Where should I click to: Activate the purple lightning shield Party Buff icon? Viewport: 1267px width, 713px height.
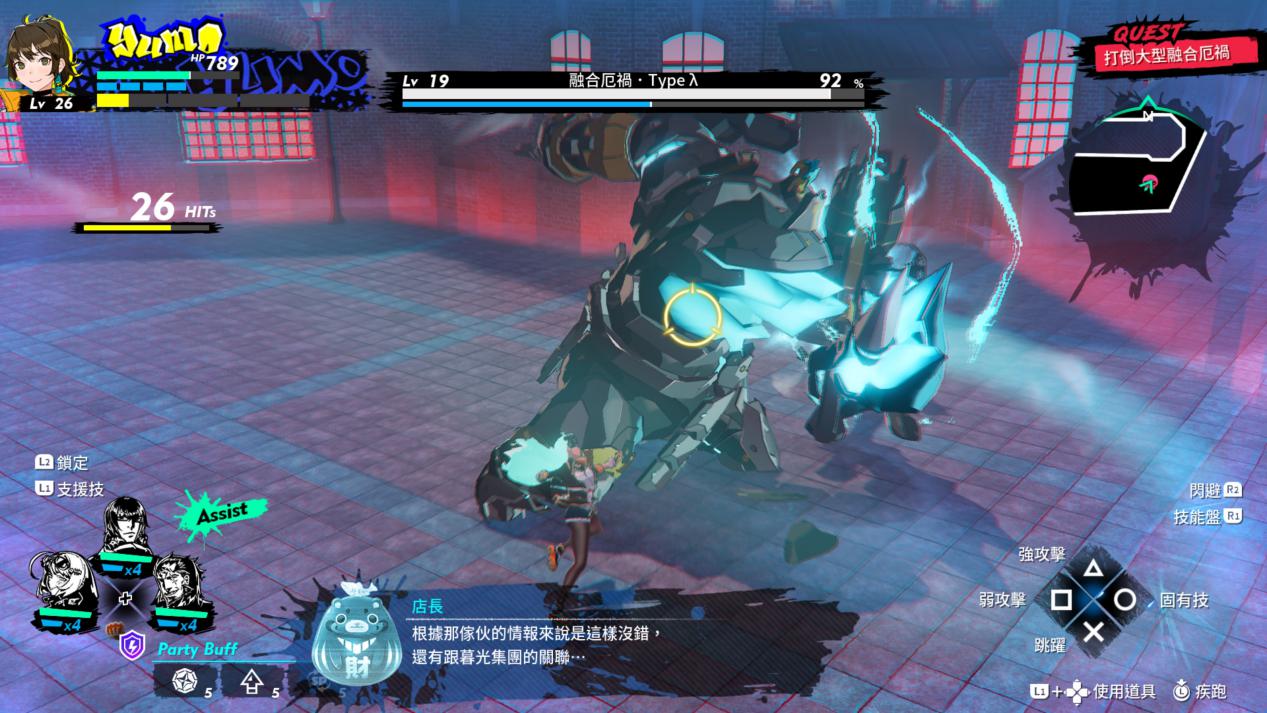click(x=131, y=645)
